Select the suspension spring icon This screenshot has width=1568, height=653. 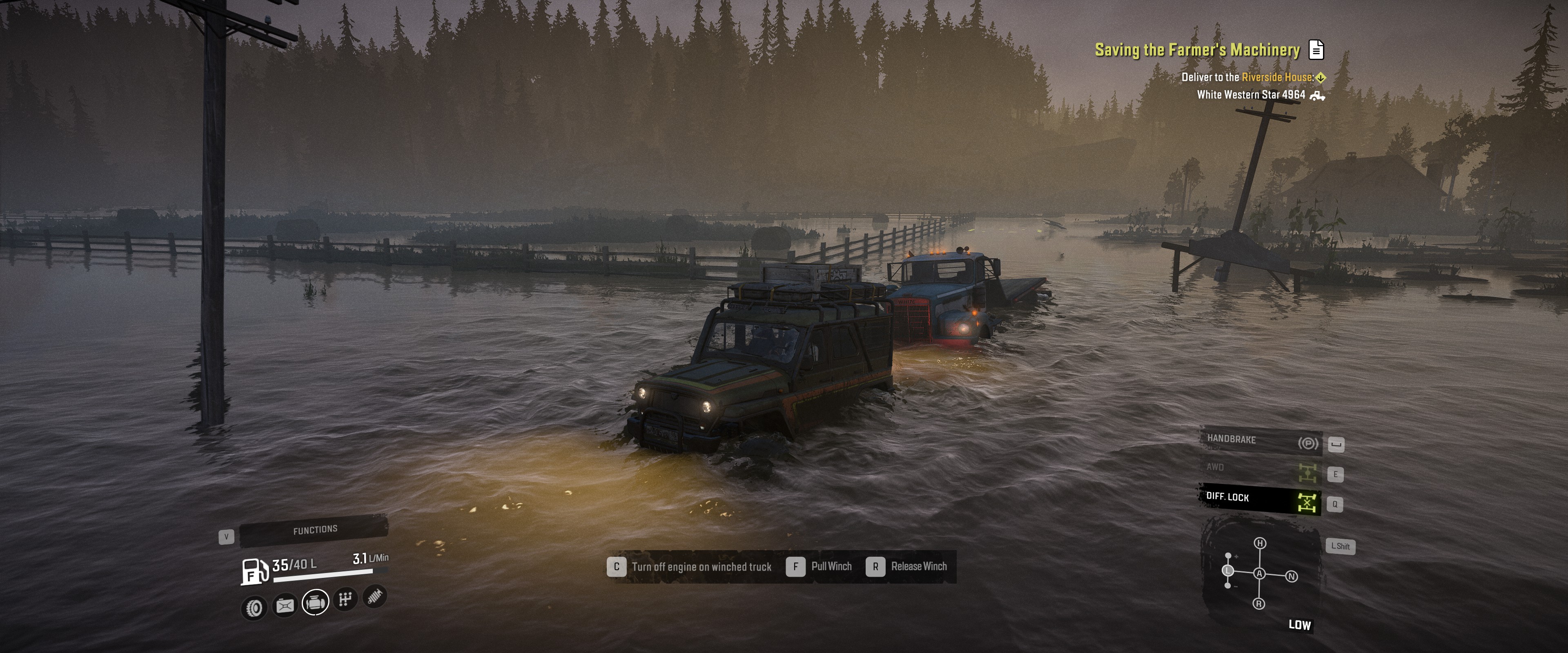375,596
